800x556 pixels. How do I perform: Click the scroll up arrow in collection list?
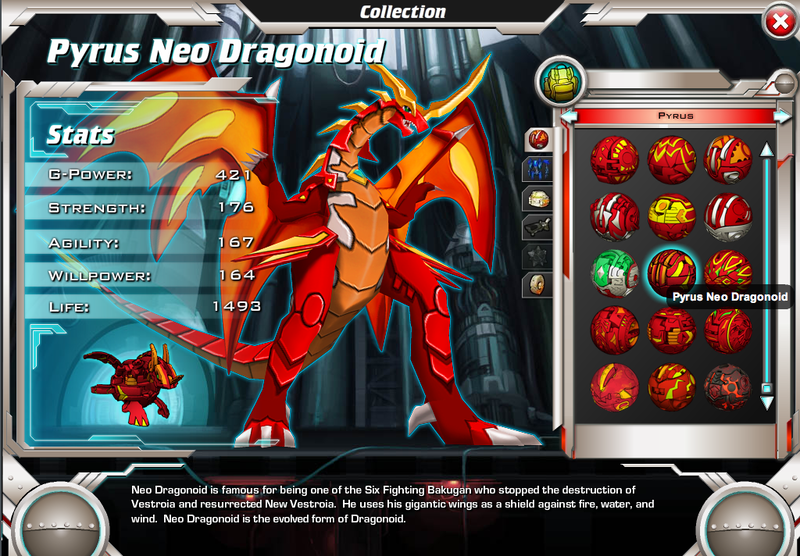[x=767, y=150]
